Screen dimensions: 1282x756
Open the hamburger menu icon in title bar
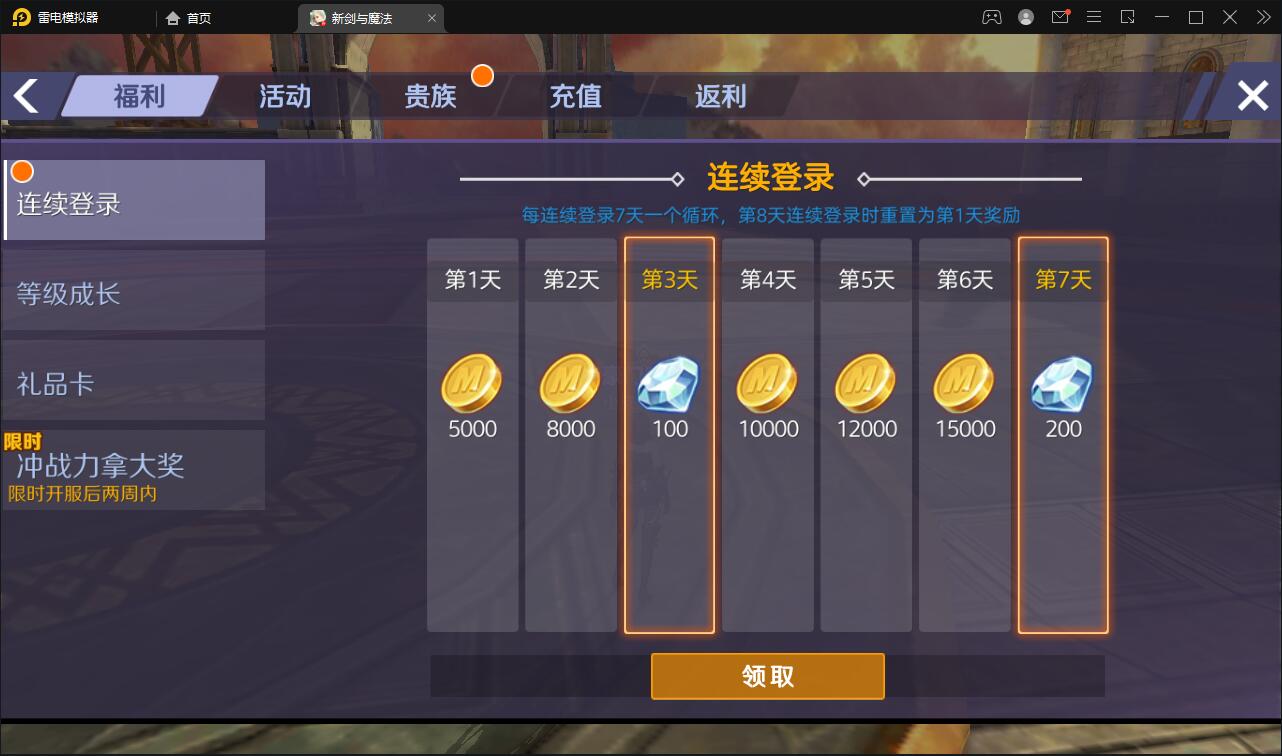(1094, 17)
